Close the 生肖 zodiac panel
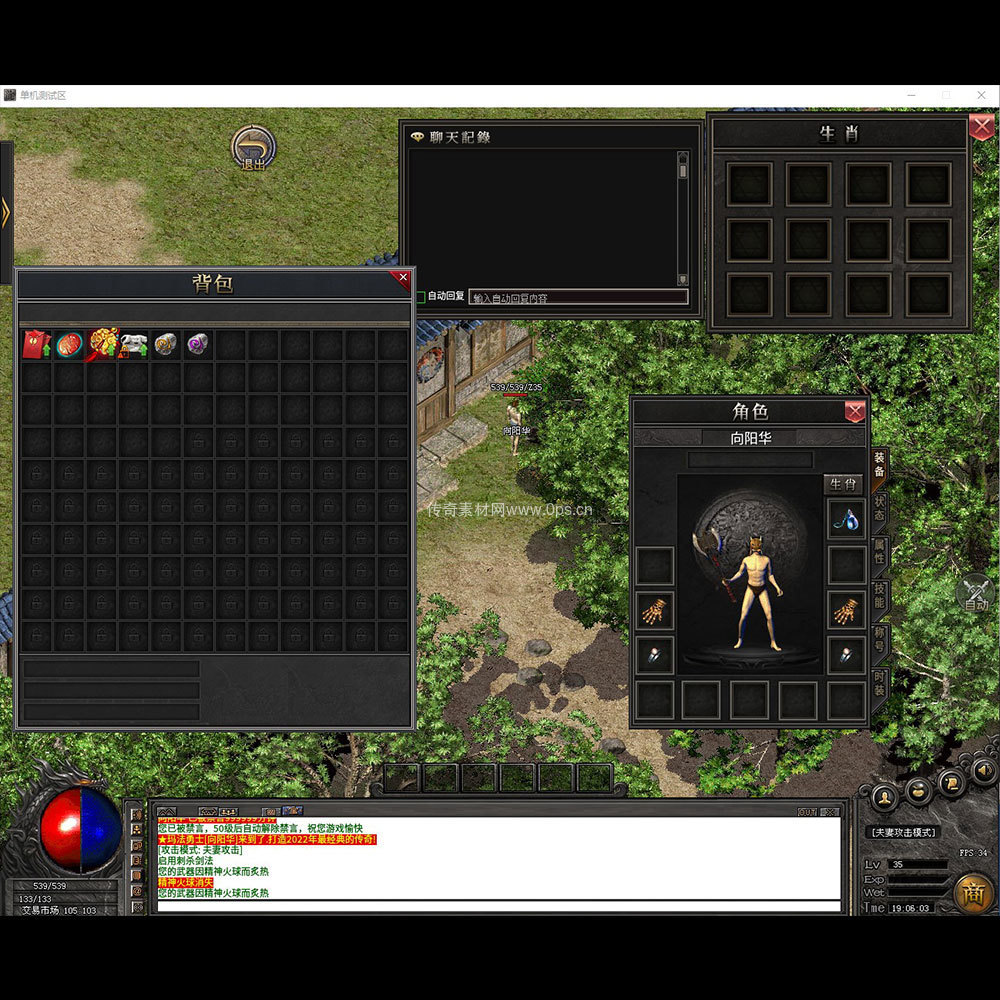Viewport: 1000px width, 1000px height. click(x=980, y=127)
